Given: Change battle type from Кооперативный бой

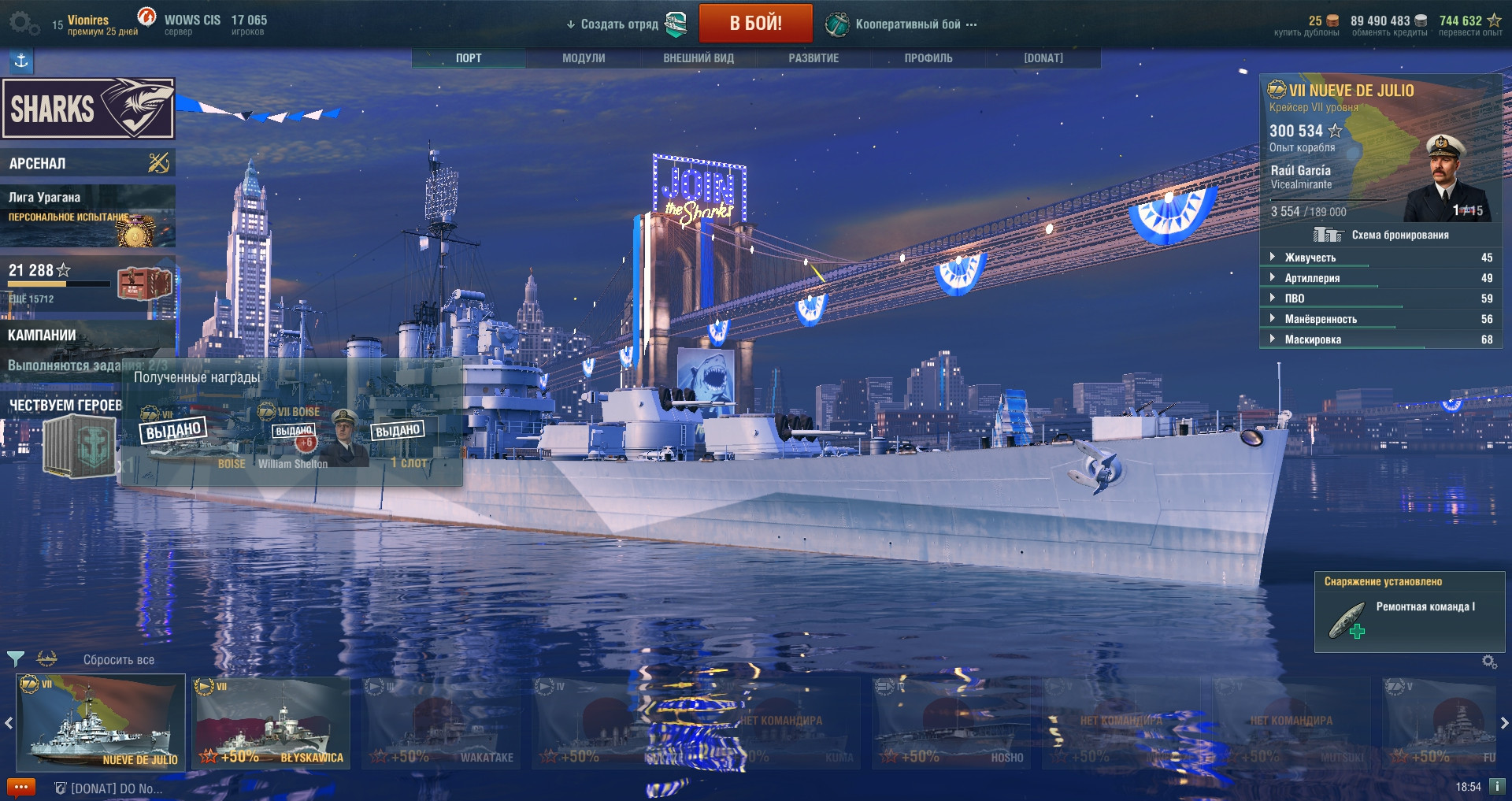Looking at the screenshot, I should (908, 24).
